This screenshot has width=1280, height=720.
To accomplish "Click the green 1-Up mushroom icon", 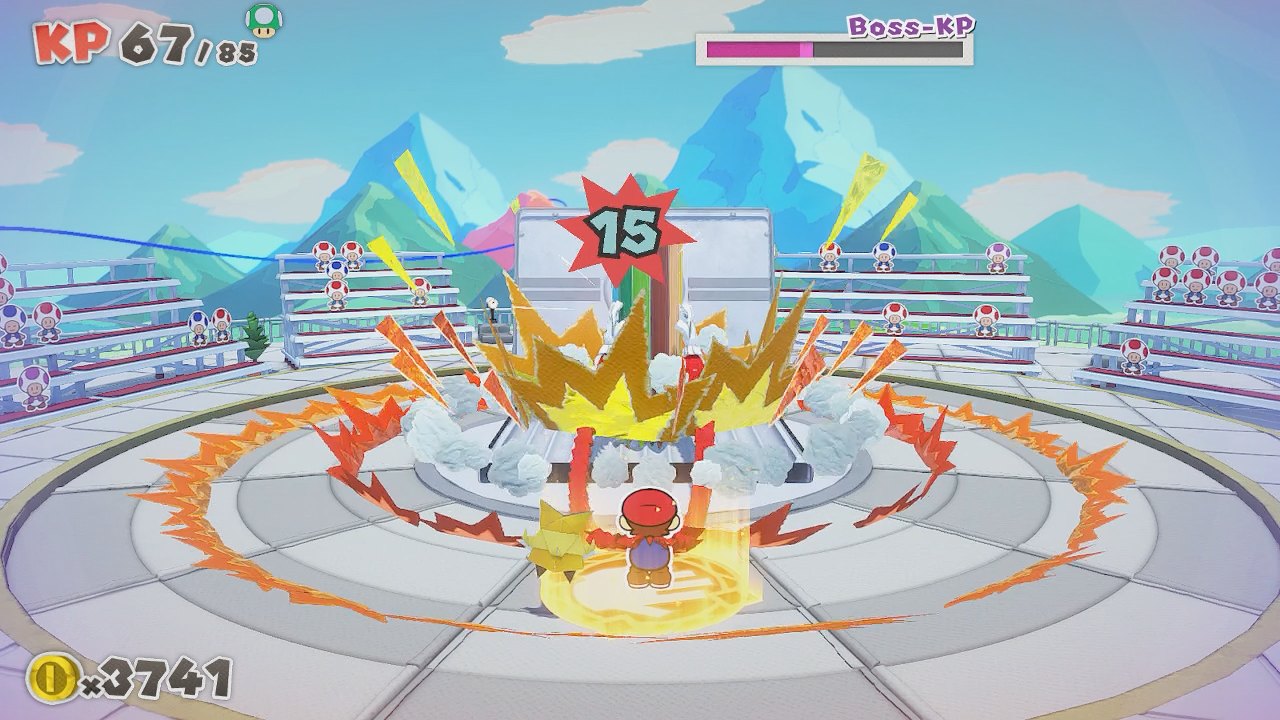I will tap(262, 21).
